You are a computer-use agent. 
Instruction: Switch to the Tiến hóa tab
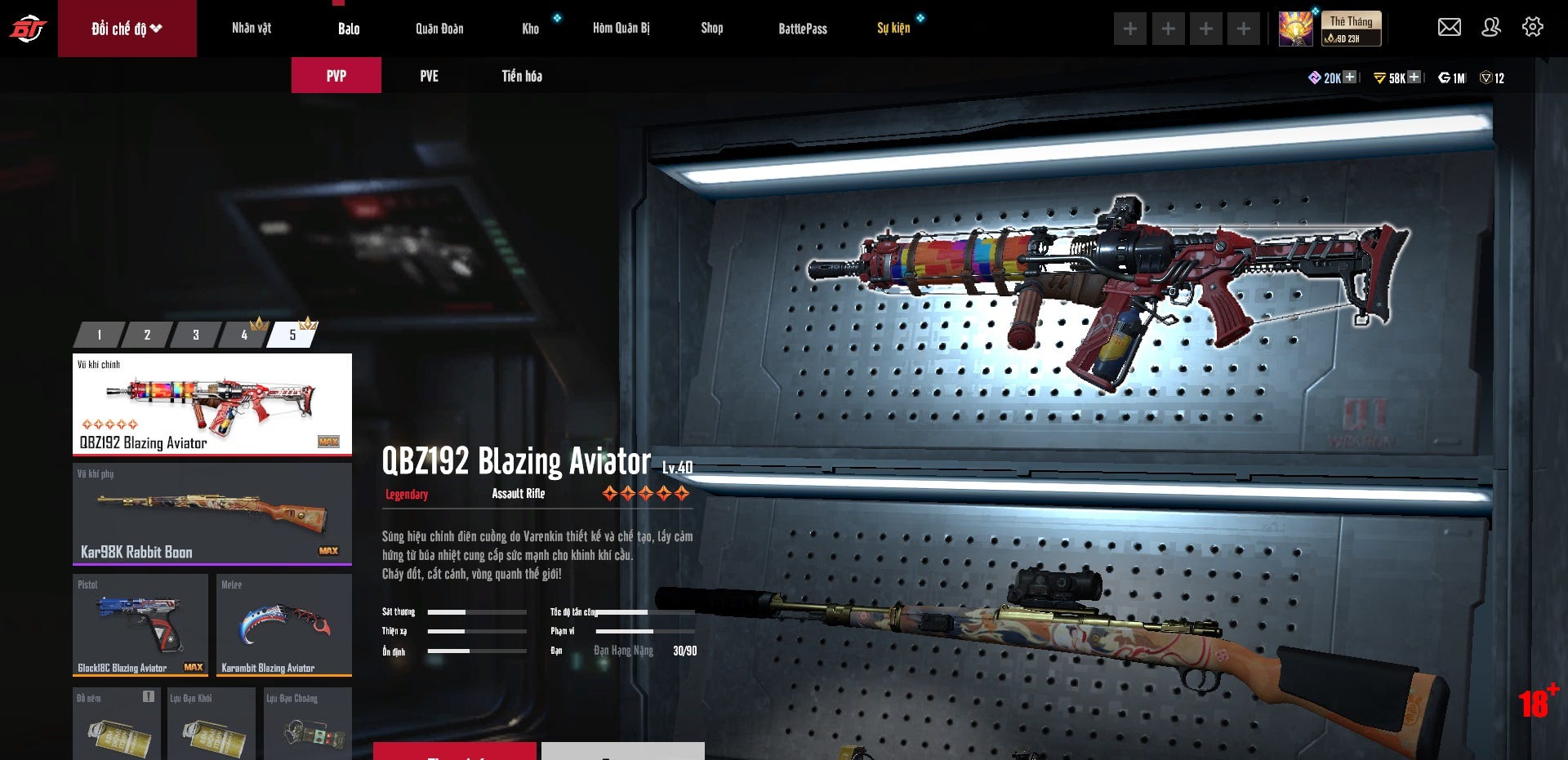tap(522, 76)
